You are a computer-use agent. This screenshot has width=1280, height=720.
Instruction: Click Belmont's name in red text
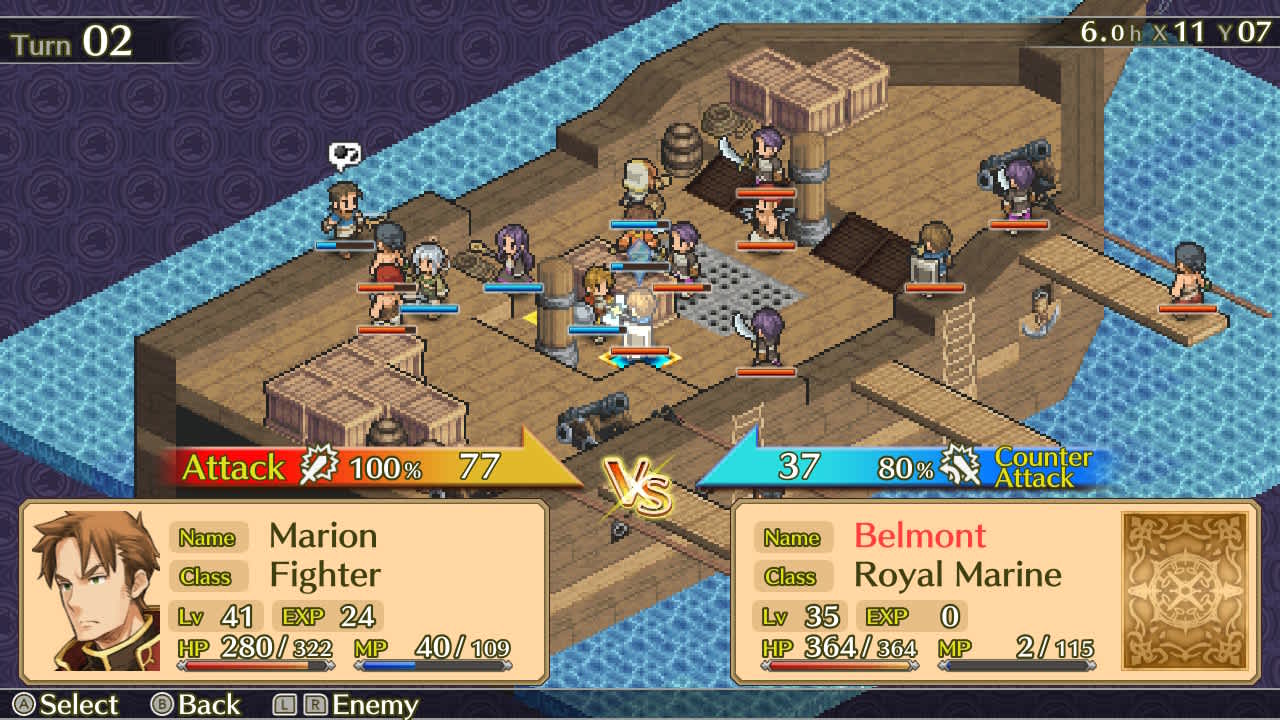[920, 537]
